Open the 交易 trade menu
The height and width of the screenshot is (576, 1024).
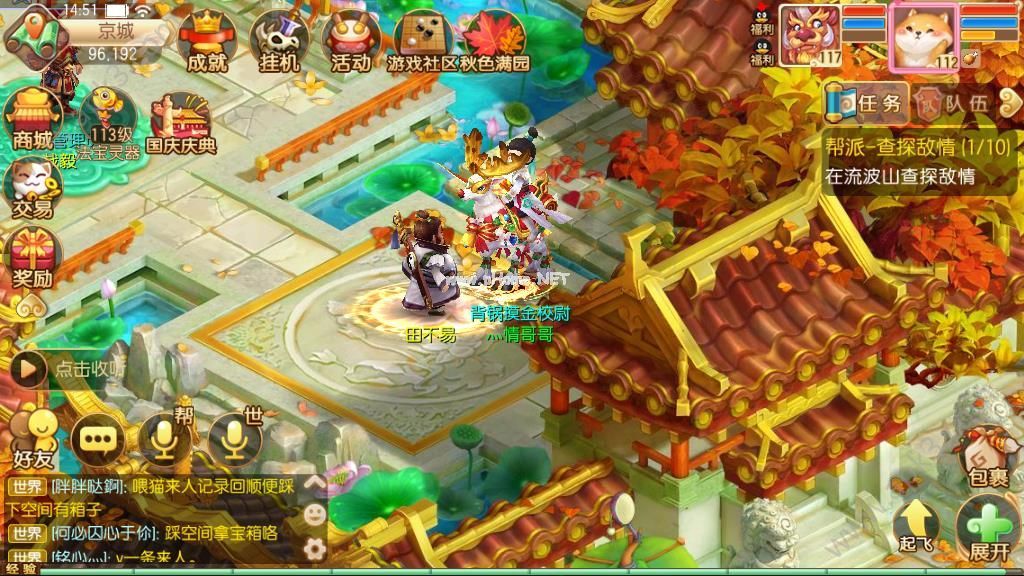point(32,187)
